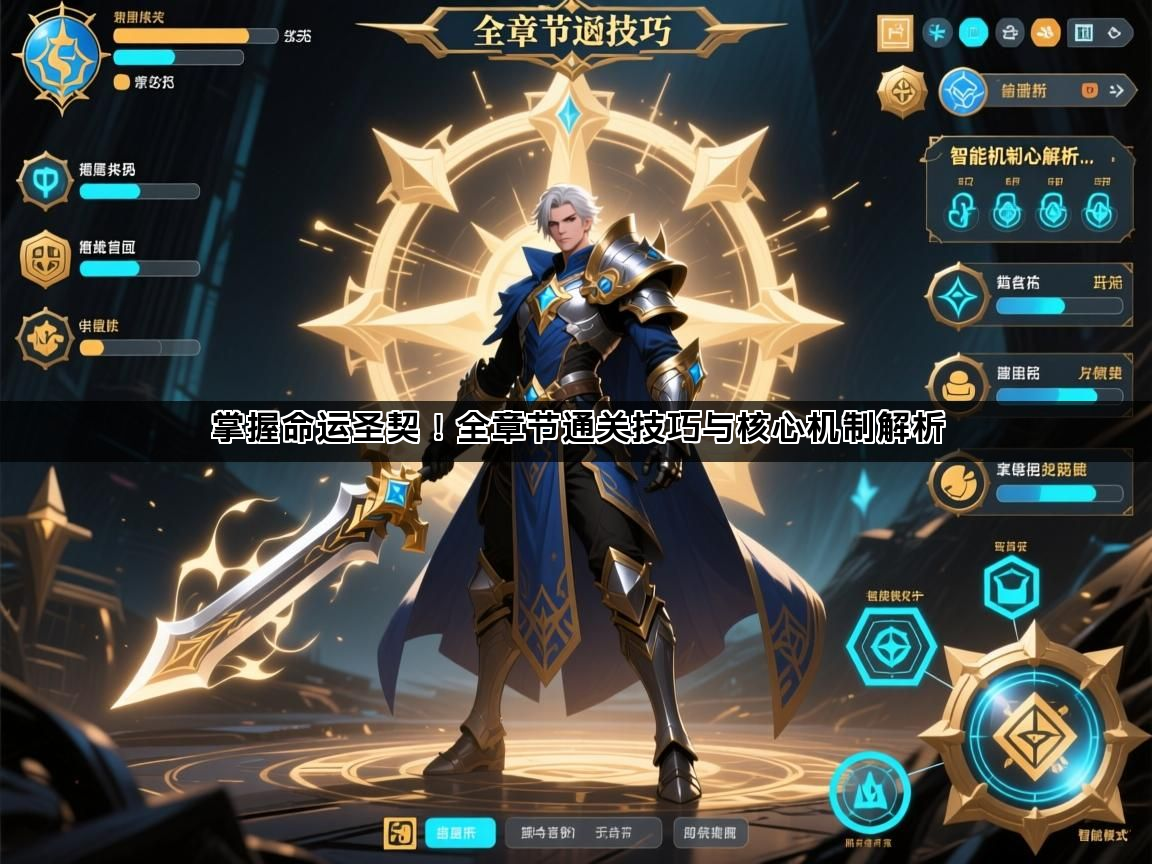1152x864 pixels.
Task: Activate the small cyan hexagon skill above wheel
Action: pos(1011,585)
